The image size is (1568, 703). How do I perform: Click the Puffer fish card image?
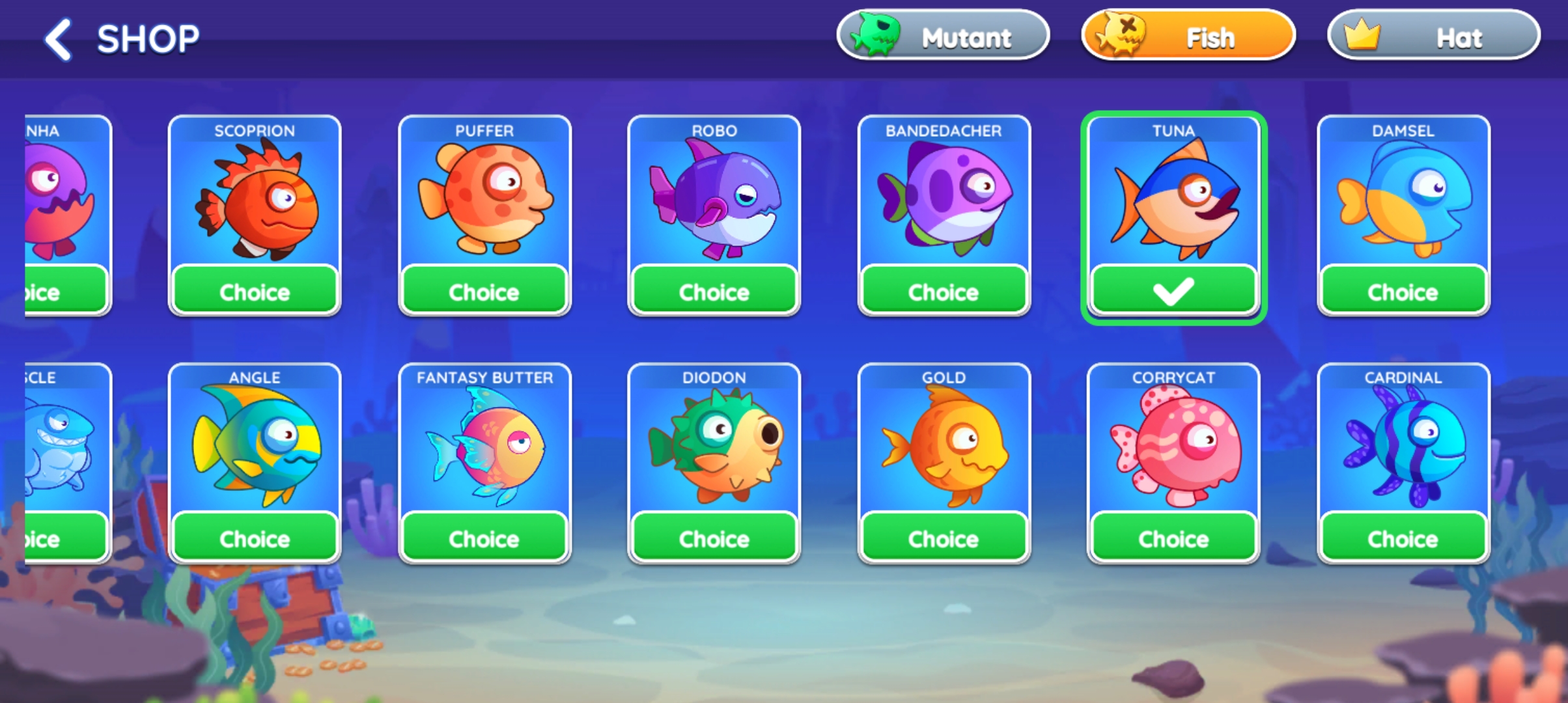484,199
